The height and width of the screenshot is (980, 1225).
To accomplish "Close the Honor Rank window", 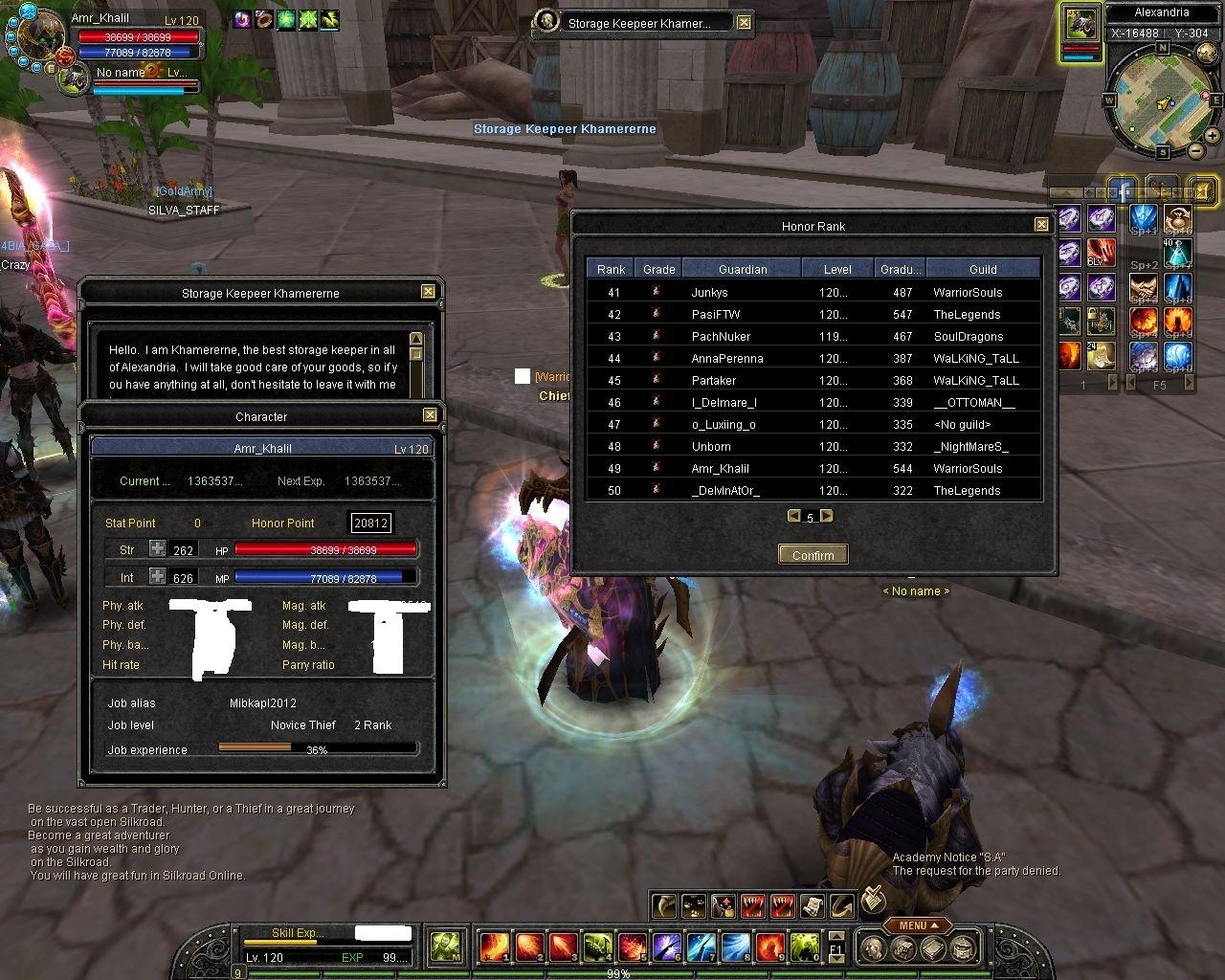I will 1041,225.
